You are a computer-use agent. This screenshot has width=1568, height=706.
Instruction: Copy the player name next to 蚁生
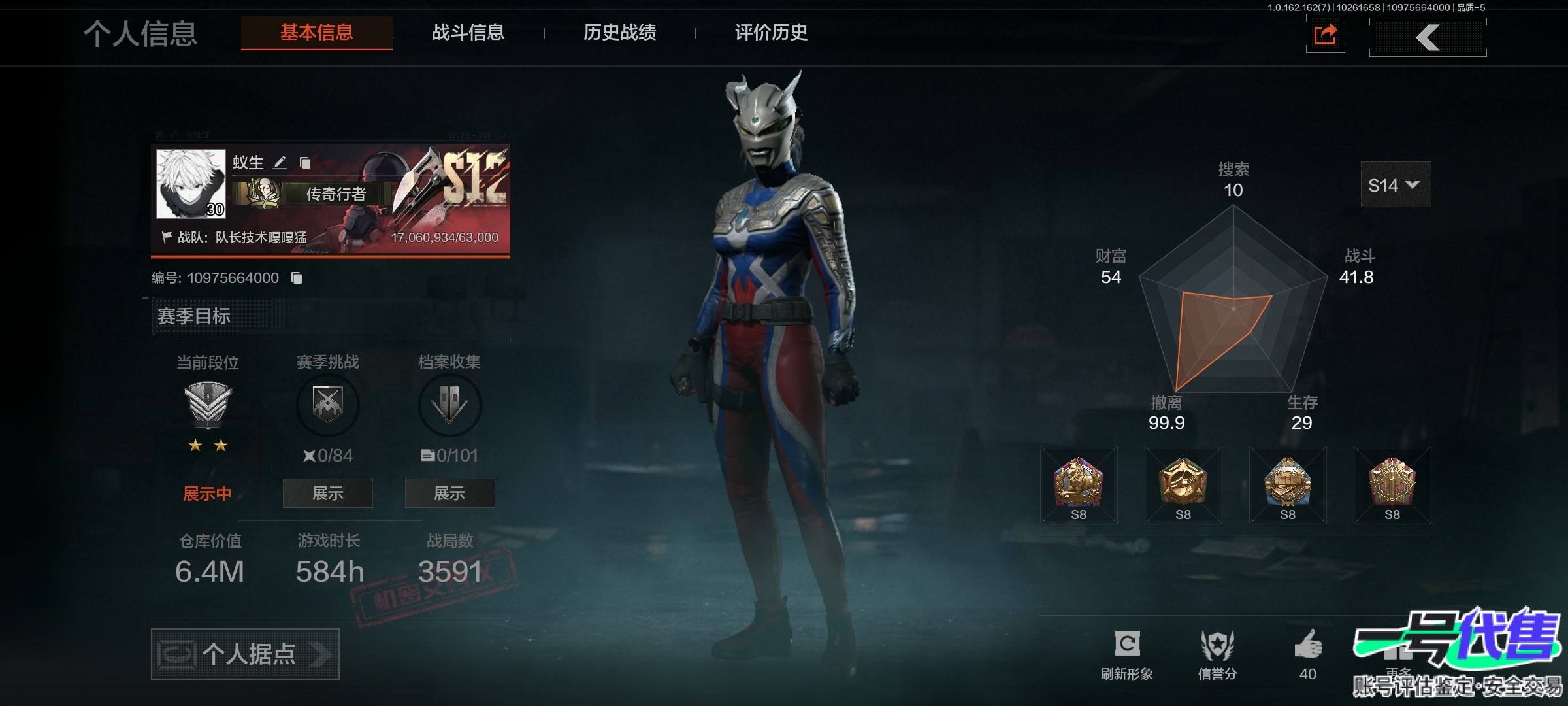(305, 163)
